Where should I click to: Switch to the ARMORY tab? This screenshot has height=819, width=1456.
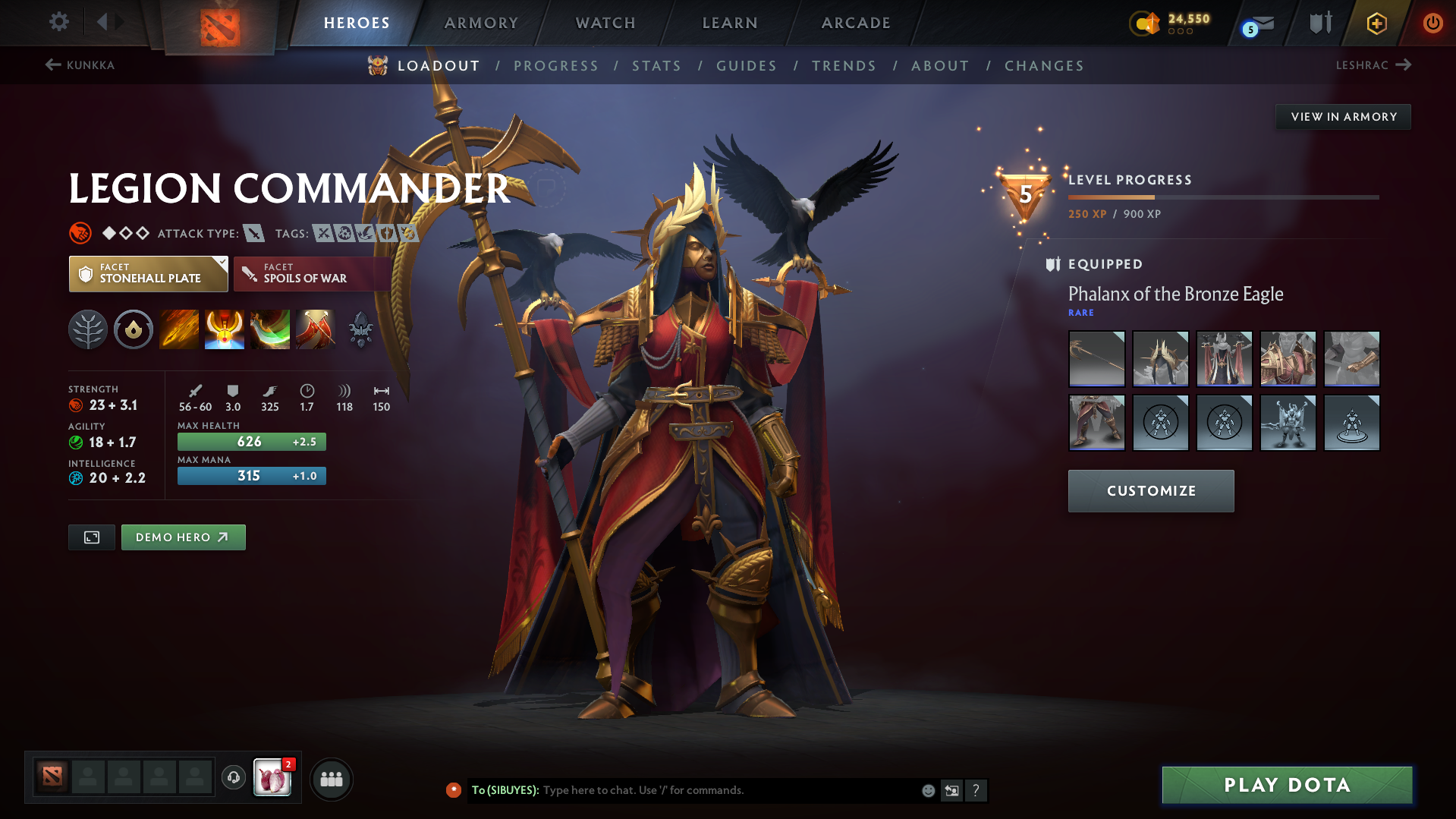coord(481,23)
